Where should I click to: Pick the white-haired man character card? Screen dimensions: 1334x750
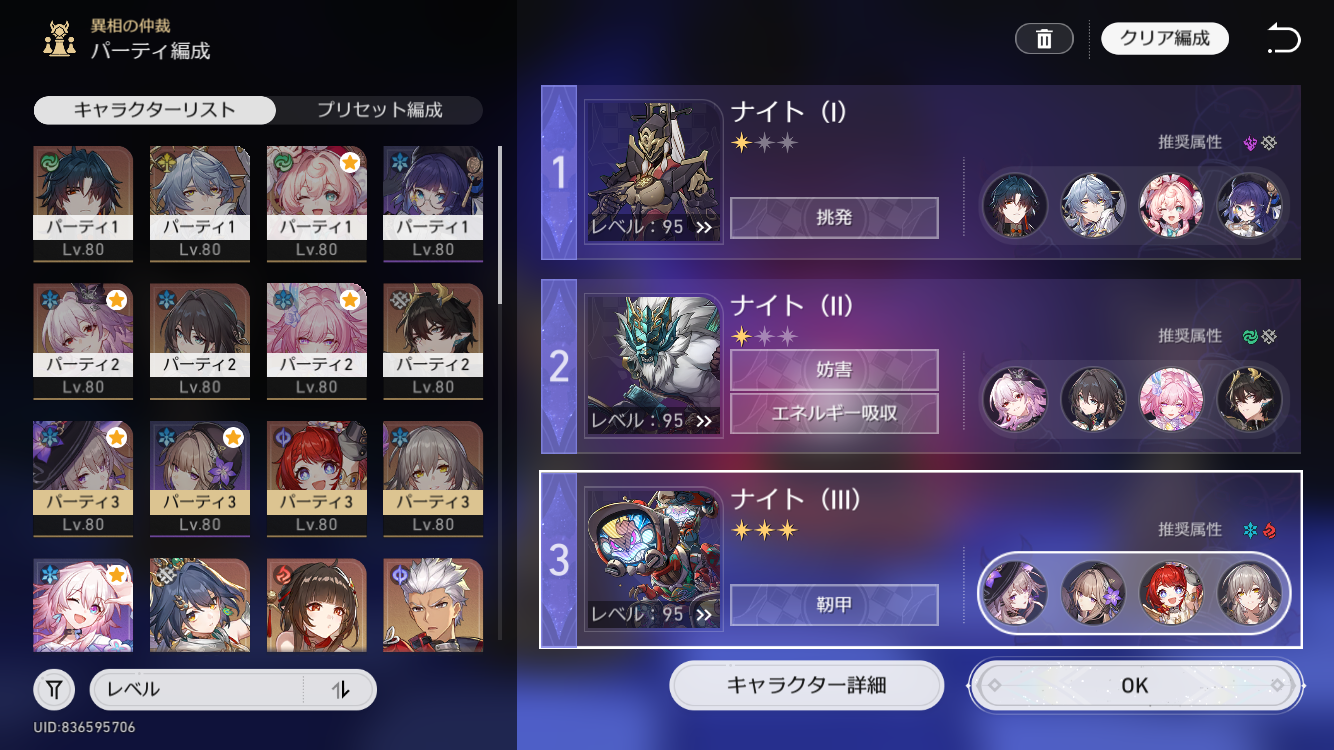433,605
